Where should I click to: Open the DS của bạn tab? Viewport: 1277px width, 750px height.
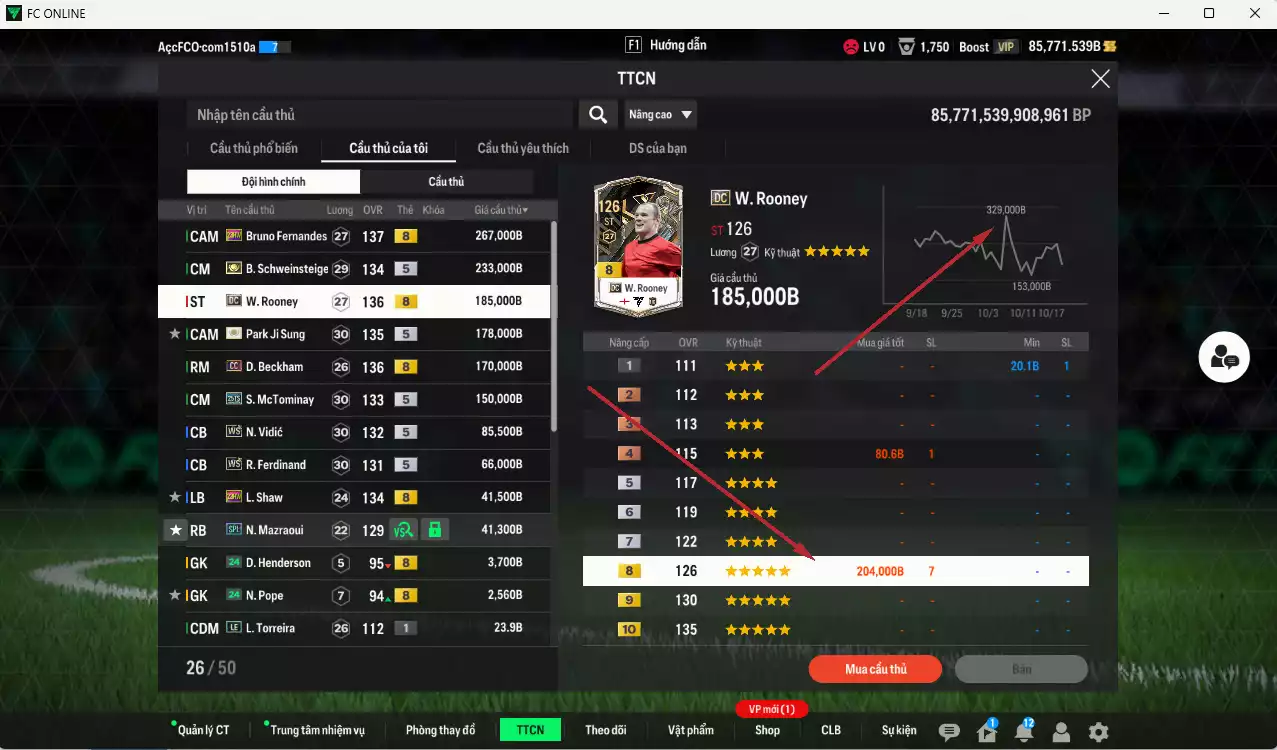point(657,148)
